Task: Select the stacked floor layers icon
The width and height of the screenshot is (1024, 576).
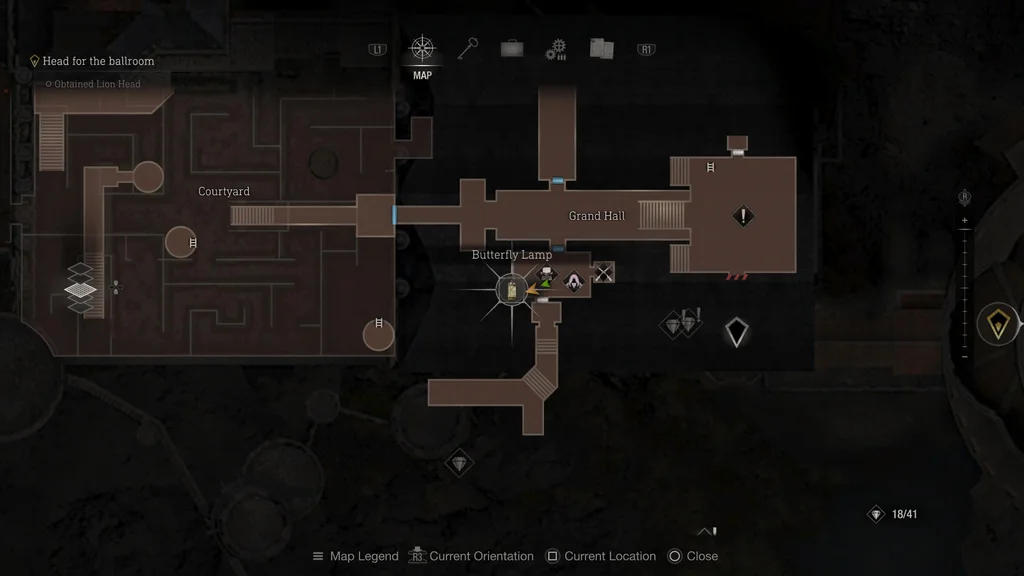Action: pyautogui.click(x=81, y=291)
